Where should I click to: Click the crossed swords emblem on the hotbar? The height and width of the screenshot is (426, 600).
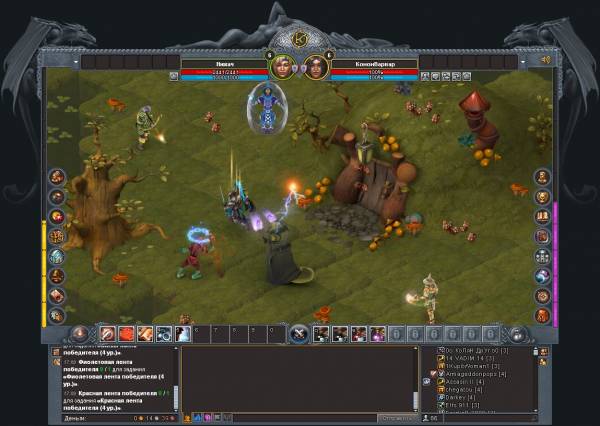click(298, 334)
